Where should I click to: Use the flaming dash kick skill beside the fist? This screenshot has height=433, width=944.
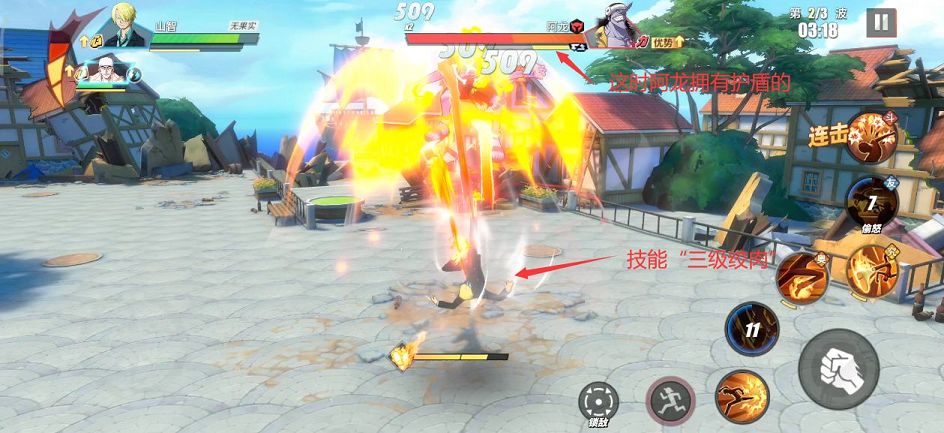coord(741,396)
